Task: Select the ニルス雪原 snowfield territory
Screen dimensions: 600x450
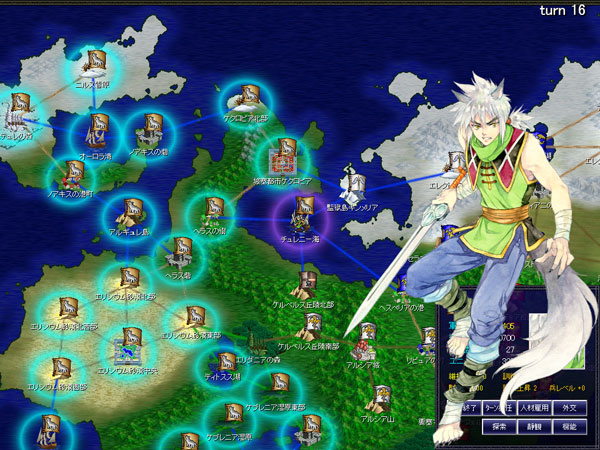Action: [96, 63]
